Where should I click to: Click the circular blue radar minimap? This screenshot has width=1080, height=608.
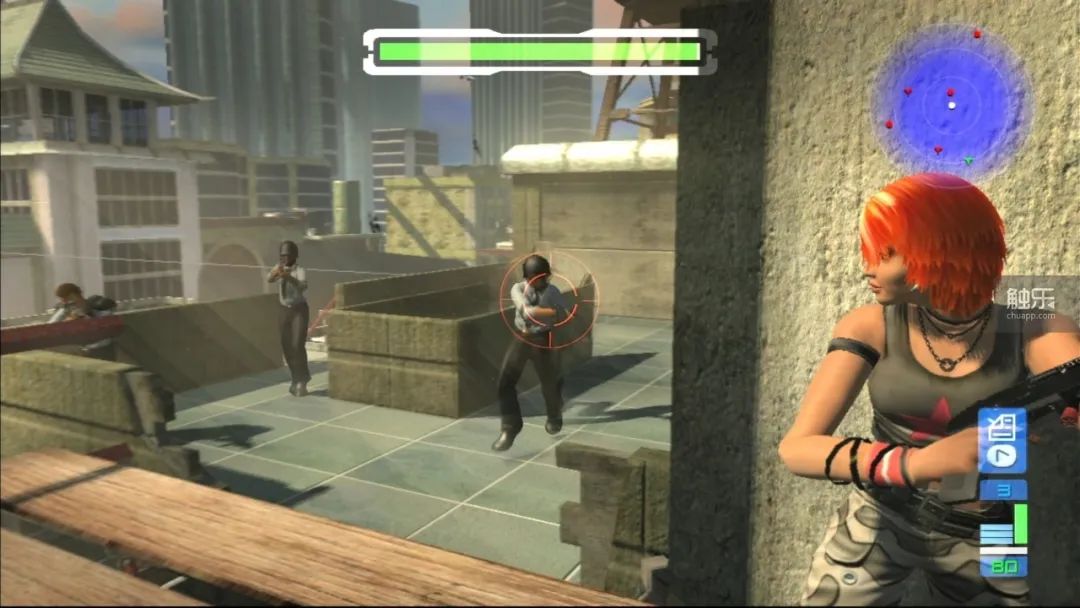950,103
